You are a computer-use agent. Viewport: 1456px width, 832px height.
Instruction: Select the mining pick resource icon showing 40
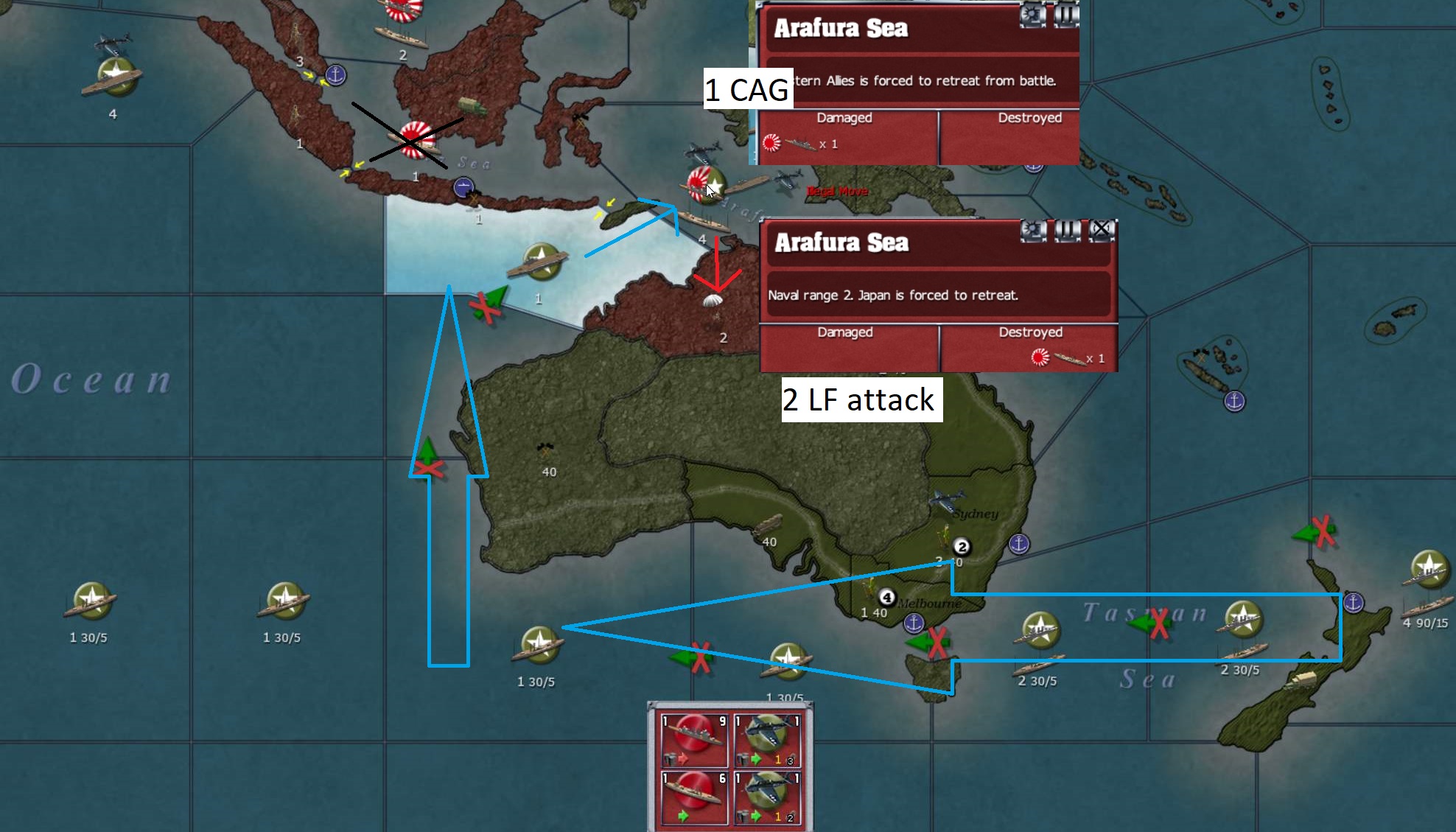[544, 450]
